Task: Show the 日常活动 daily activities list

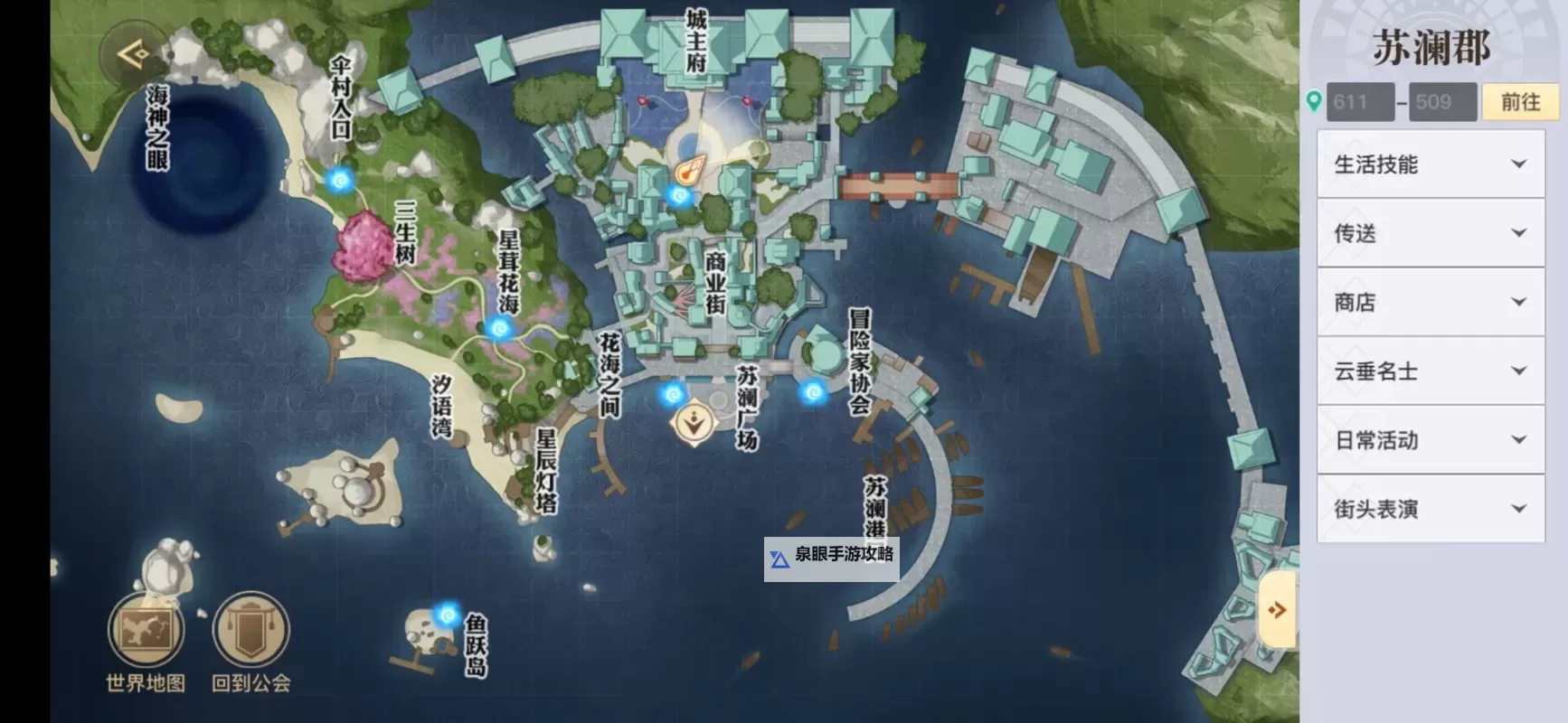Action: (x=1431, y=440)
